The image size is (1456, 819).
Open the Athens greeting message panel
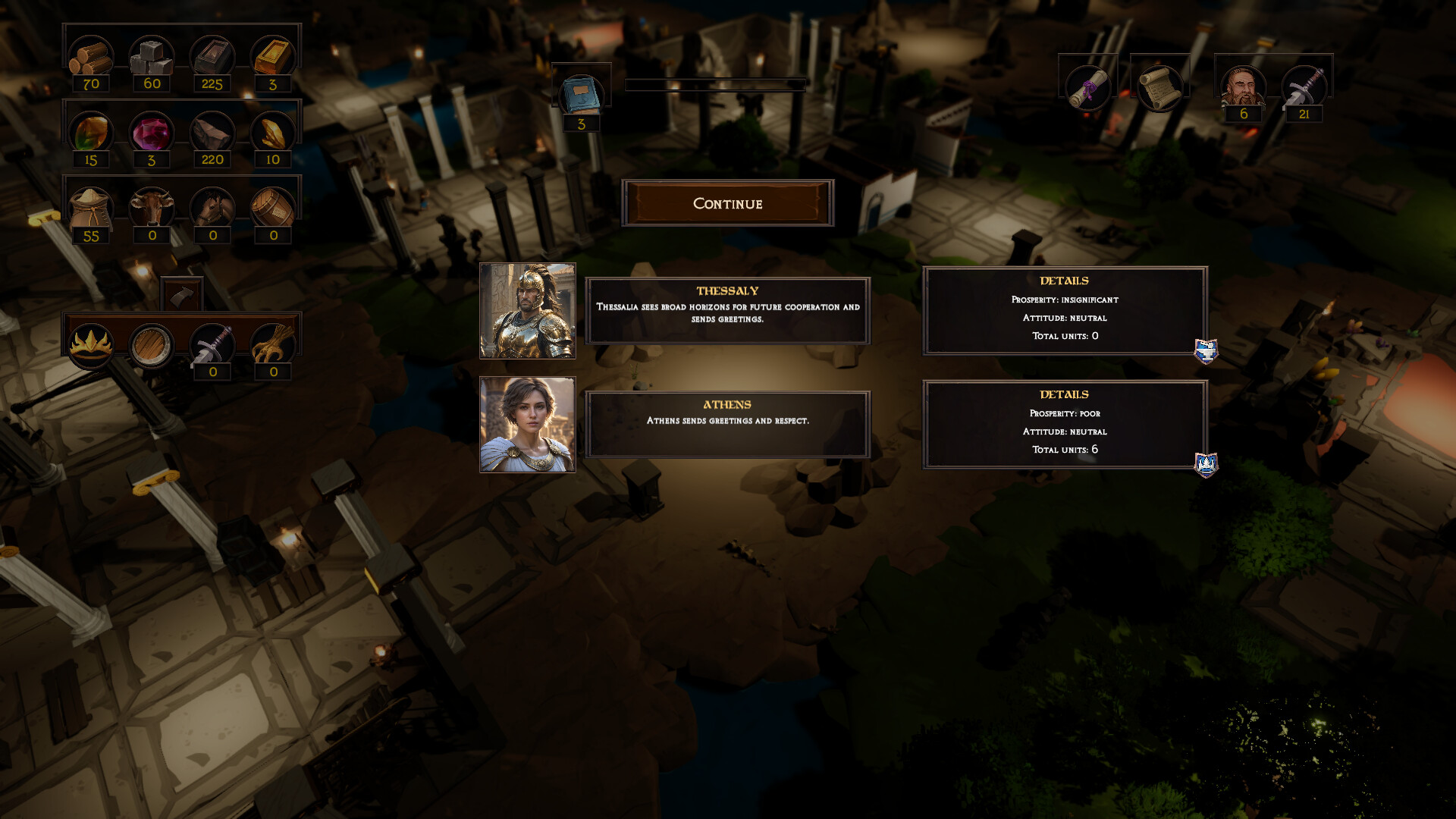click(x=727, y=425)
